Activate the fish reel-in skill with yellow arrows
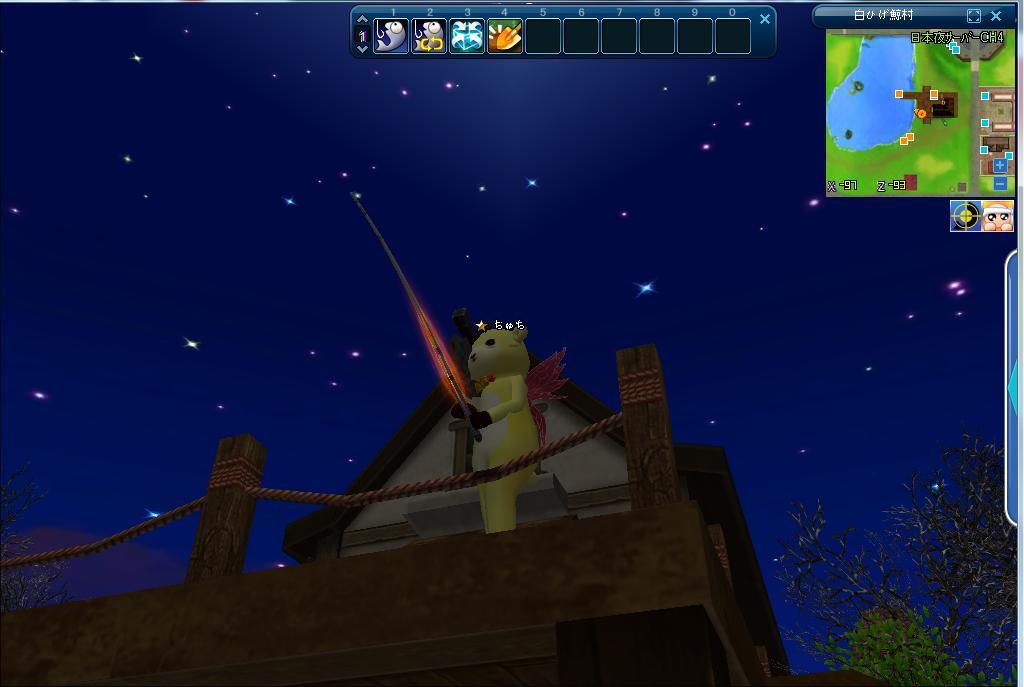This screenshot has width=1024, height=687. pos(429,36)
